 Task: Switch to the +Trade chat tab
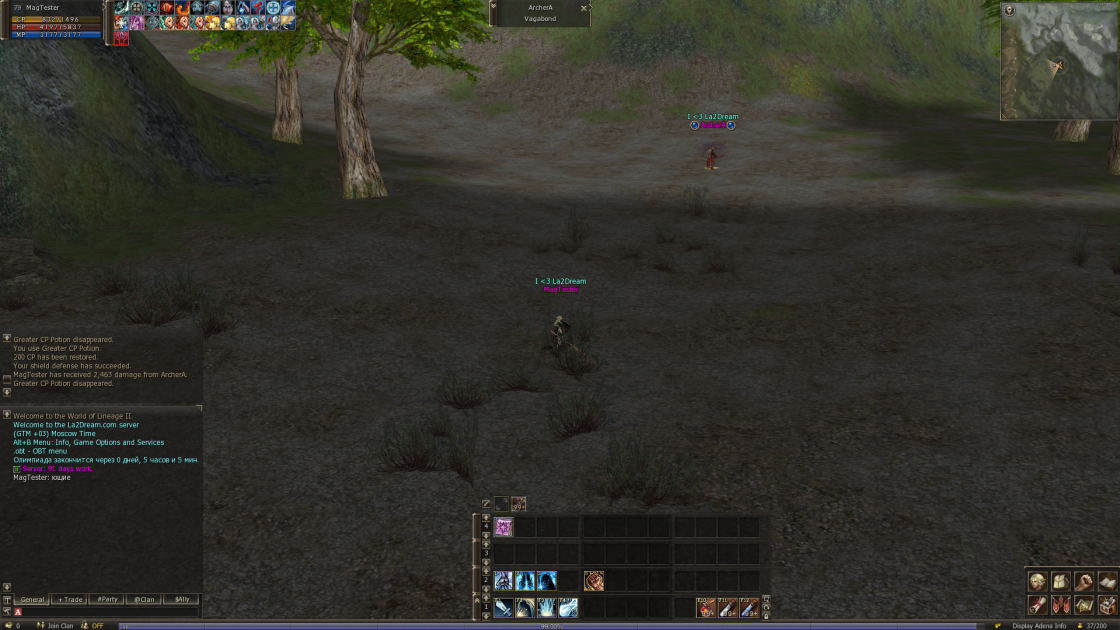tap(70, 600)
